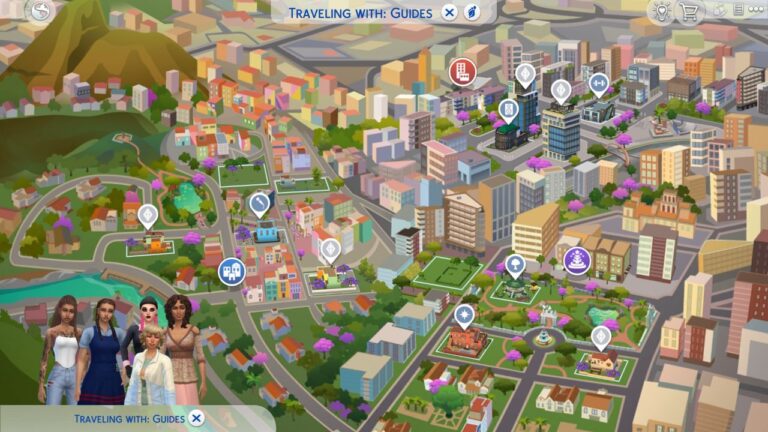Select the red apartment building marker
Viewport: 768px width, 432px height.
[461, 70]
